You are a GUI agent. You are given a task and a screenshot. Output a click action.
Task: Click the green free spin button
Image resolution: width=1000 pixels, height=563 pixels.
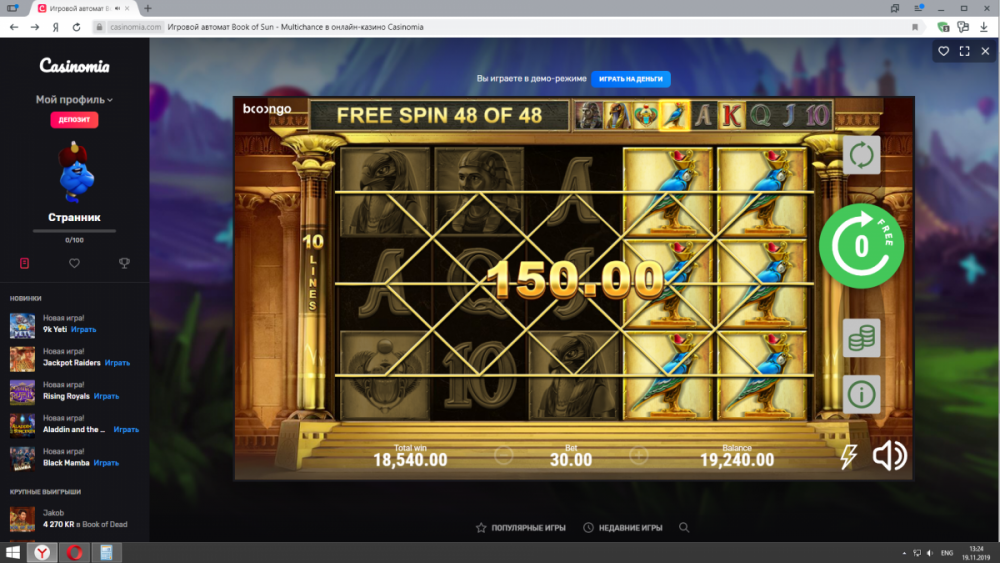click(861, 245)
